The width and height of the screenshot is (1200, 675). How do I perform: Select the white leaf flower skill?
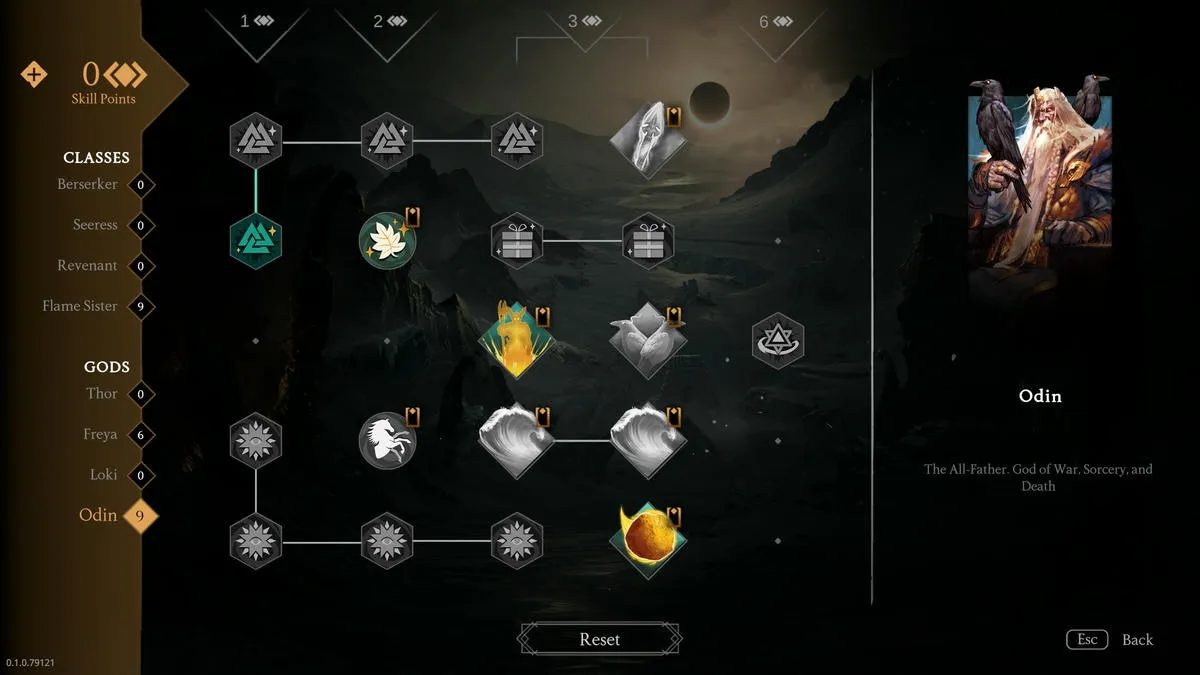coord(387,241)
